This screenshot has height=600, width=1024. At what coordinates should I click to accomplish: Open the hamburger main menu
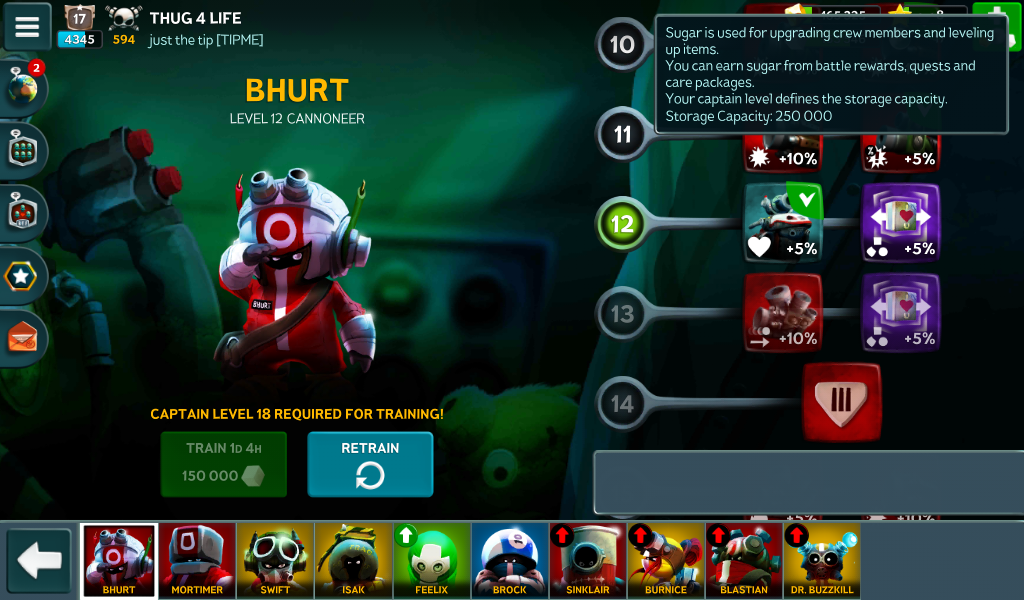(x=27, y=27)
